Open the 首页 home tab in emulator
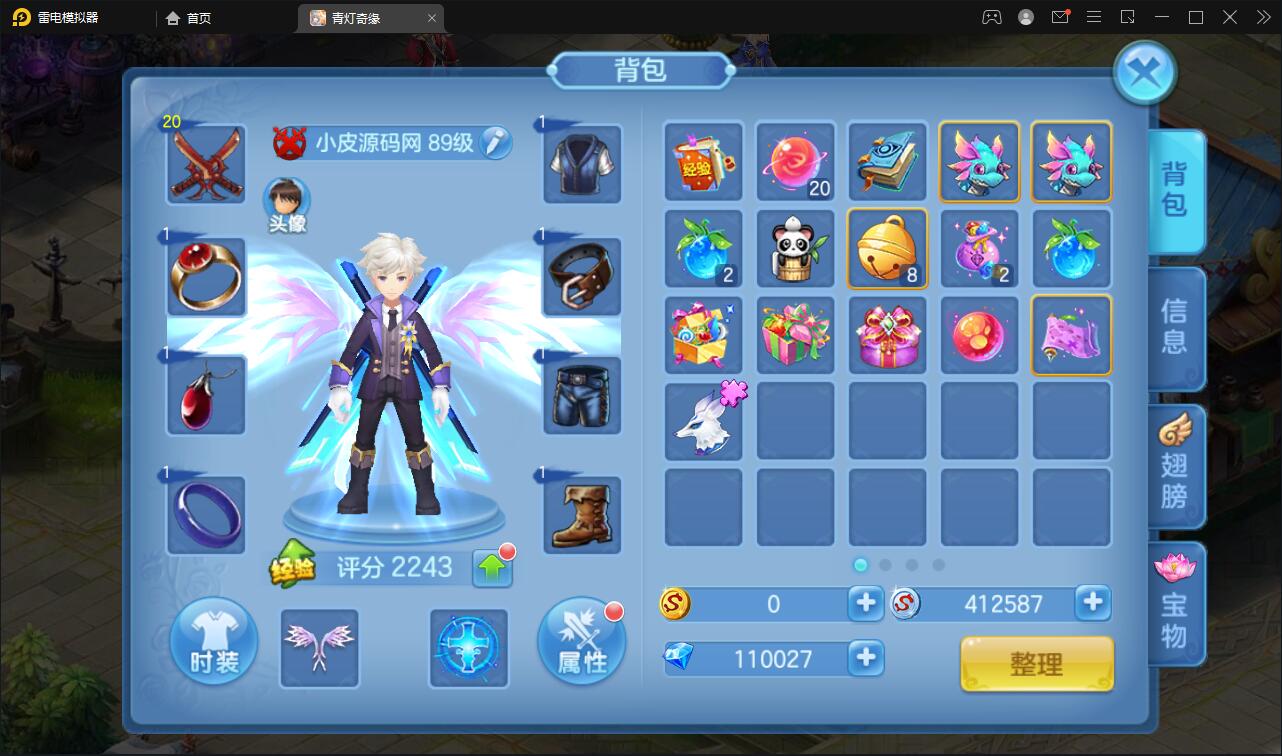1282x756 pixels. (x=189, y=18)
